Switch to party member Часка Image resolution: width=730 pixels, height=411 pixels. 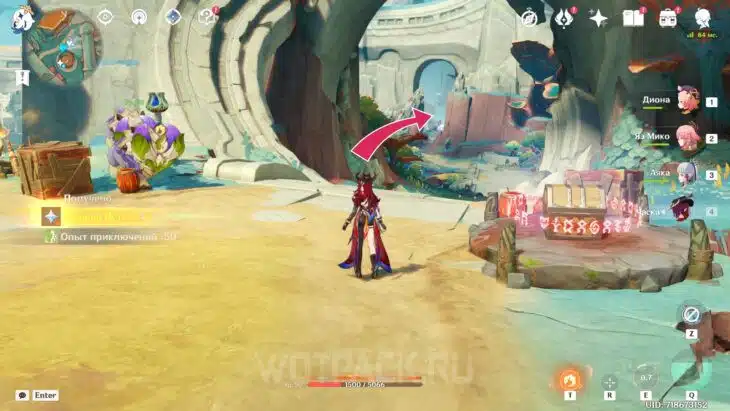point(683,210)
